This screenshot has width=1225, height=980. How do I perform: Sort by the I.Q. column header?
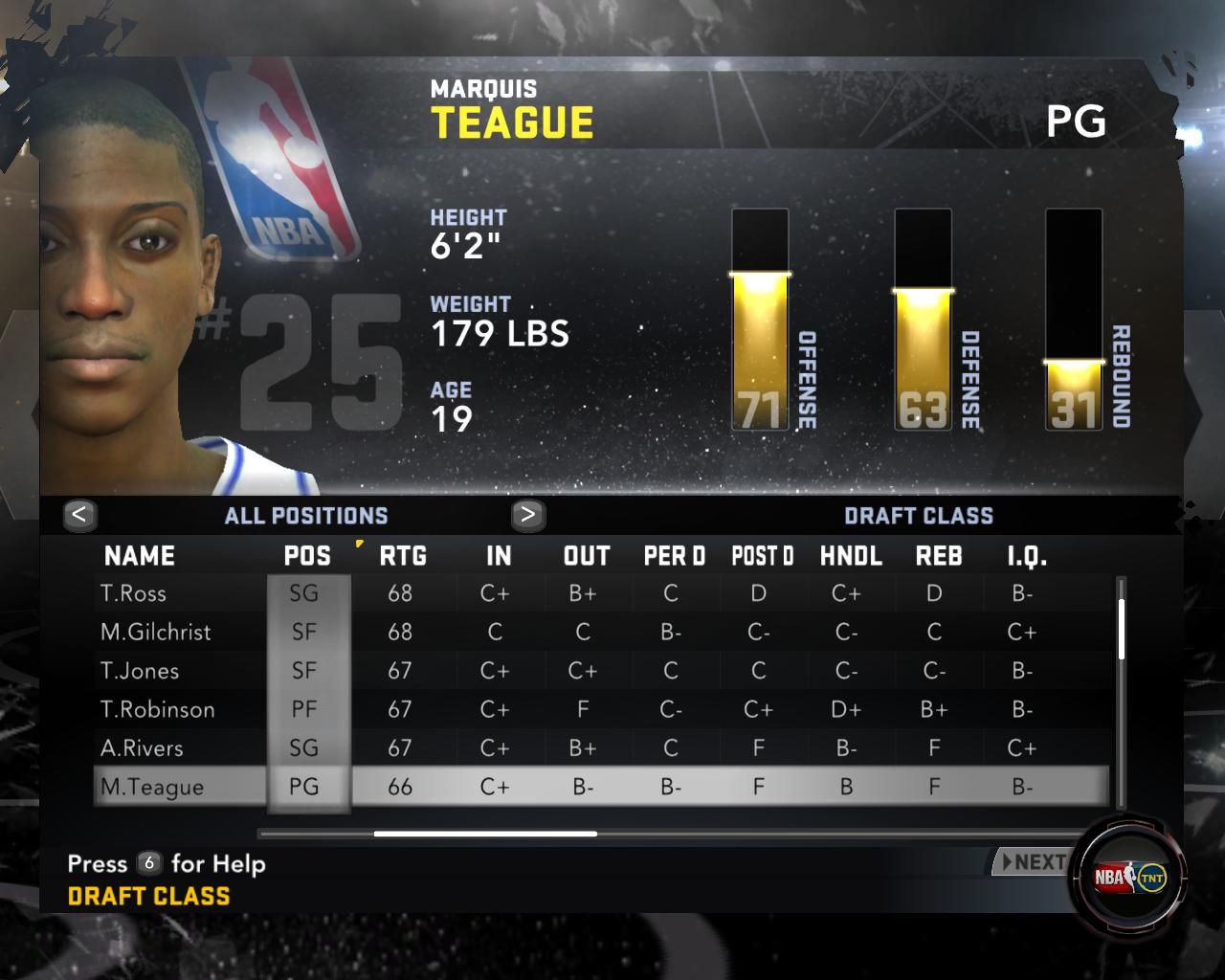(x=1026, y=556)
